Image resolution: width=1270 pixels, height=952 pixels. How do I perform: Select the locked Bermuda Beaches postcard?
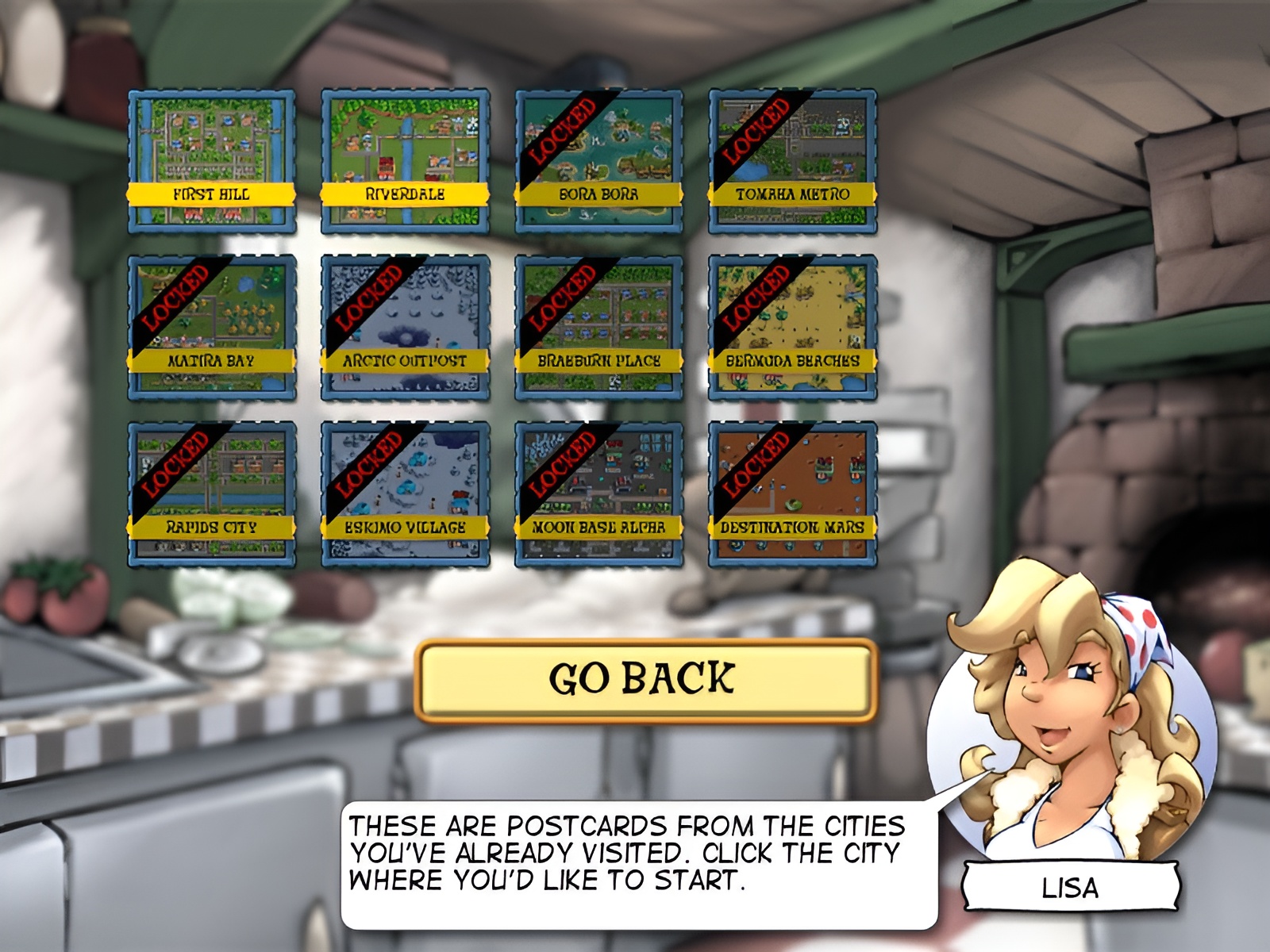tap(792, 328)
